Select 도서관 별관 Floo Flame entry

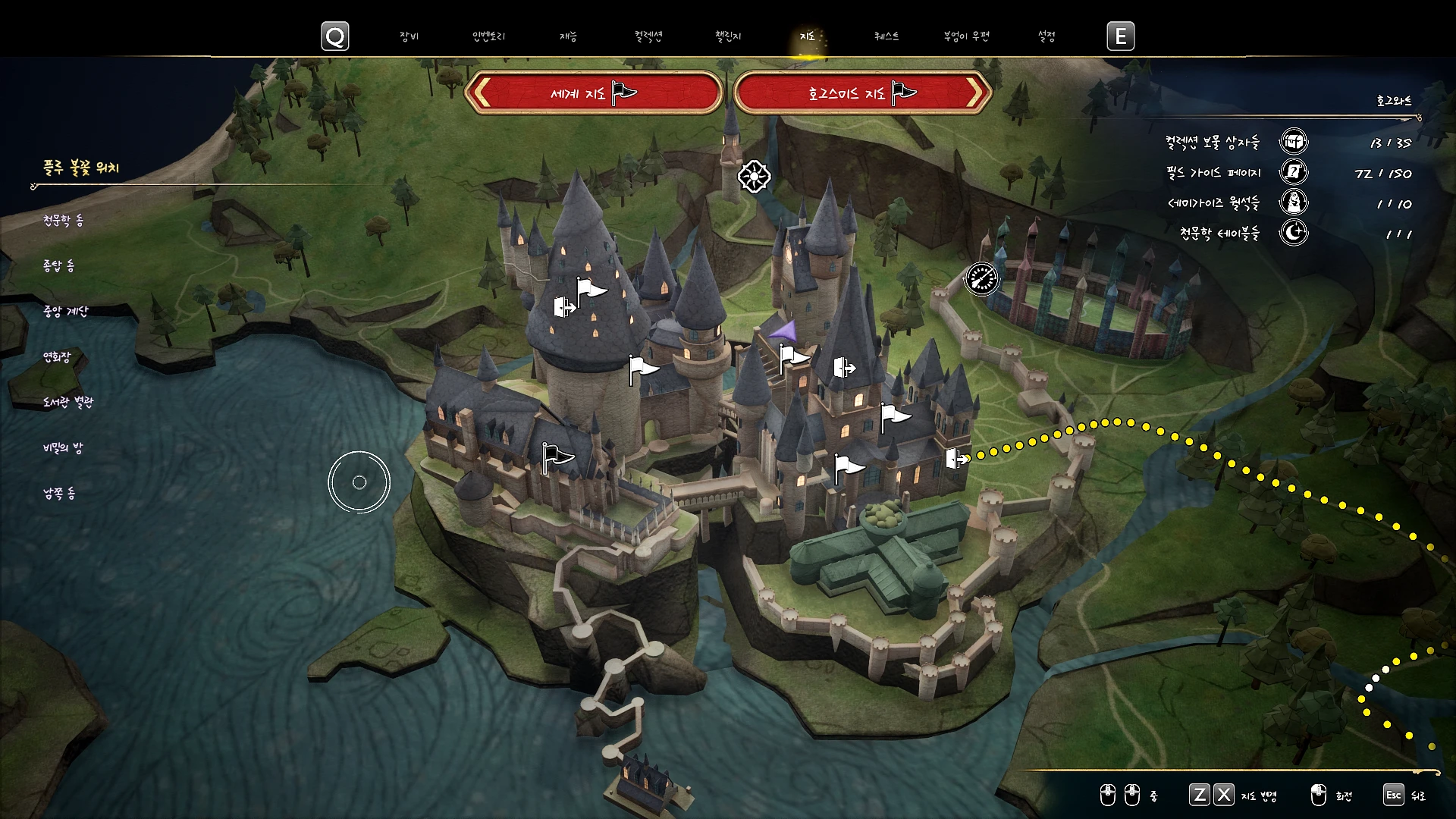coord(68,403)
